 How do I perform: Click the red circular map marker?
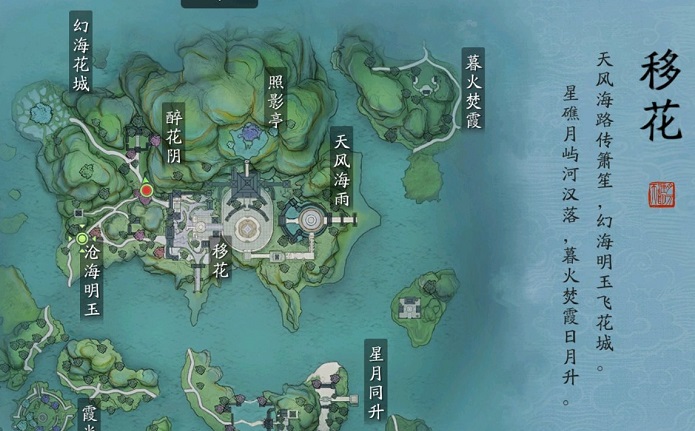(146, 189)
